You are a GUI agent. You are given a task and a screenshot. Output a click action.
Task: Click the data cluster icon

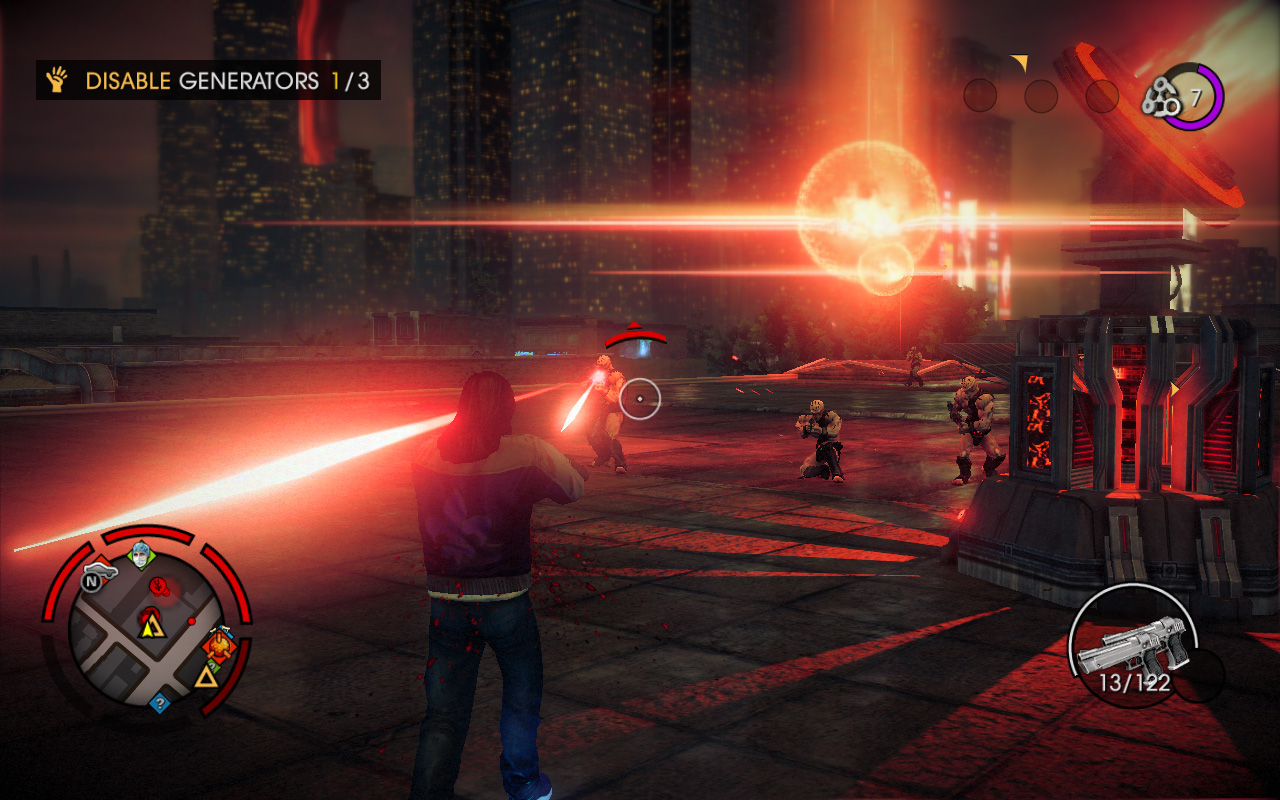pos(1162,98)
